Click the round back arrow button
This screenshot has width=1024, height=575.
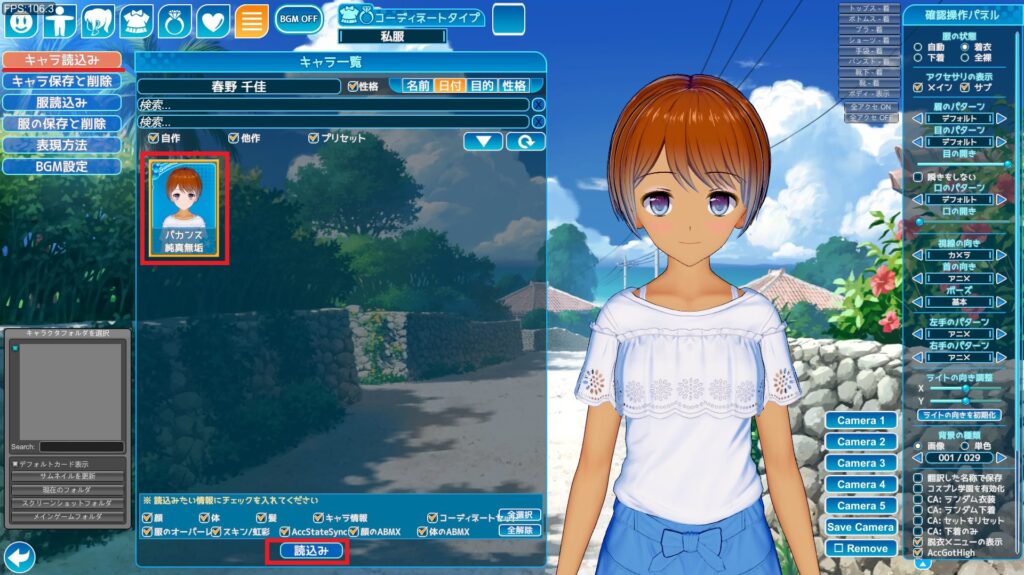click(x=19, y=556)
